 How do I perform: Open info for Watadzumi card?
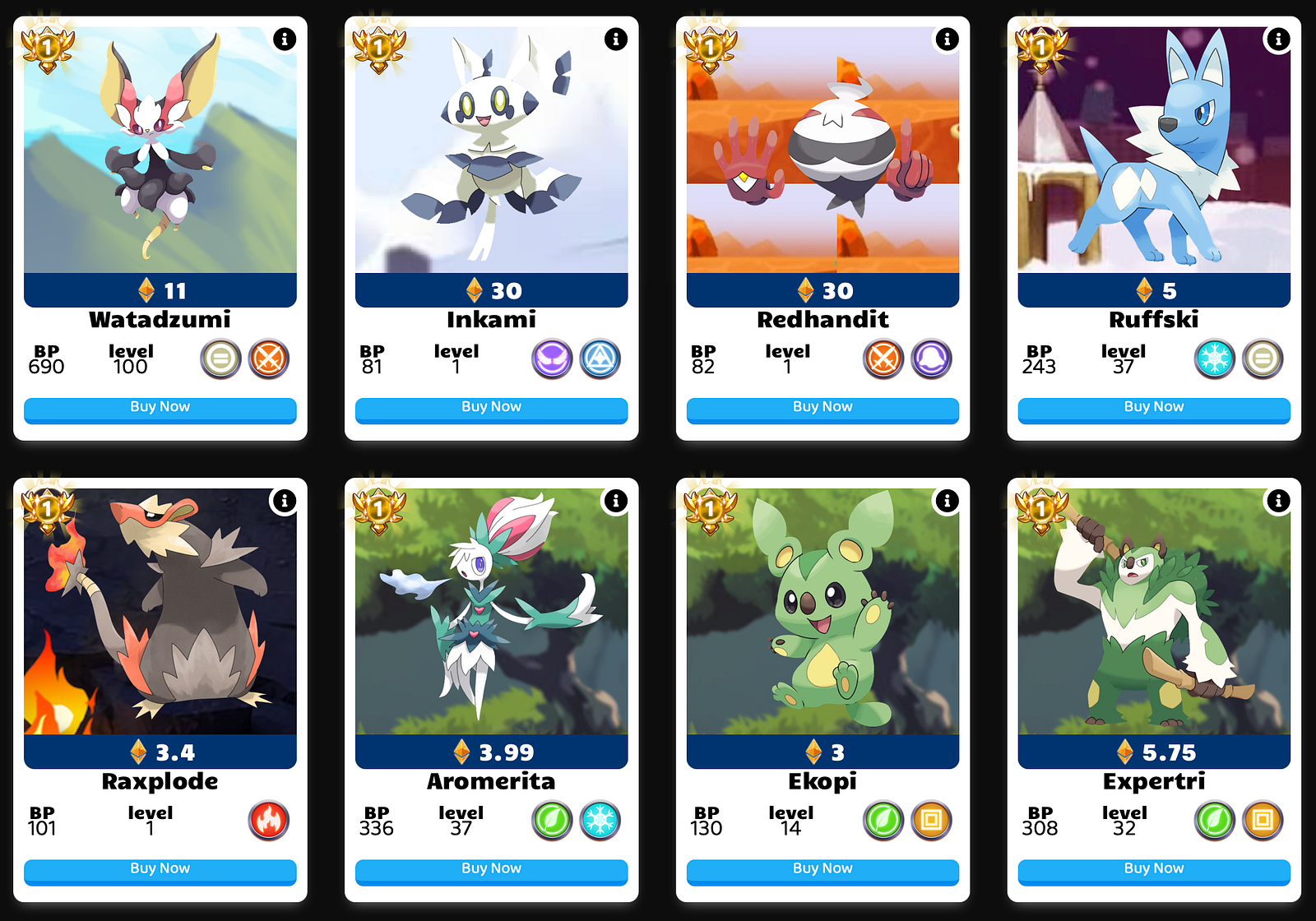point(285,39)
